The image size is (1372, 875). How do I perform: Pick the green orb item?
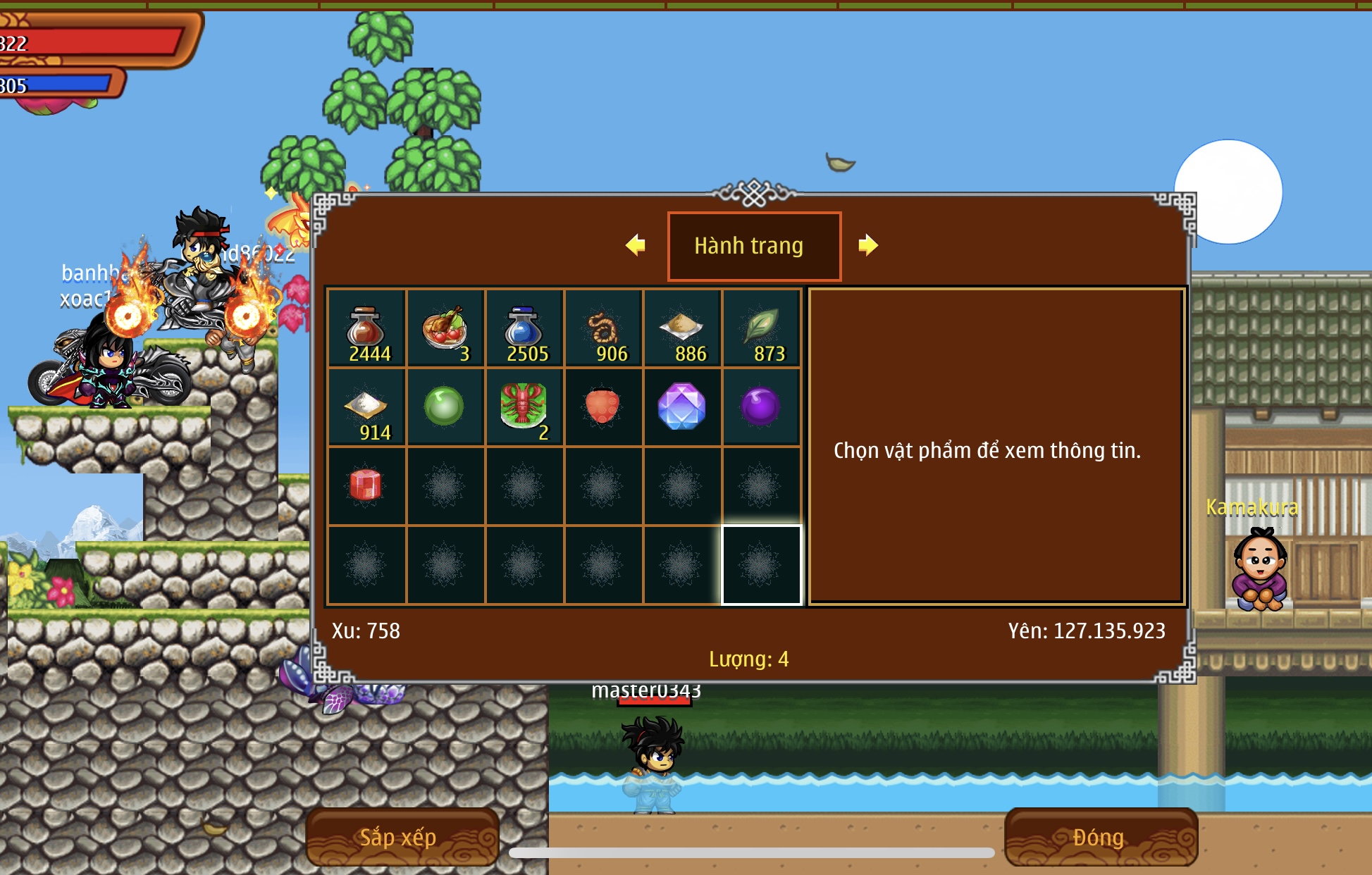(x=445, y=407)
